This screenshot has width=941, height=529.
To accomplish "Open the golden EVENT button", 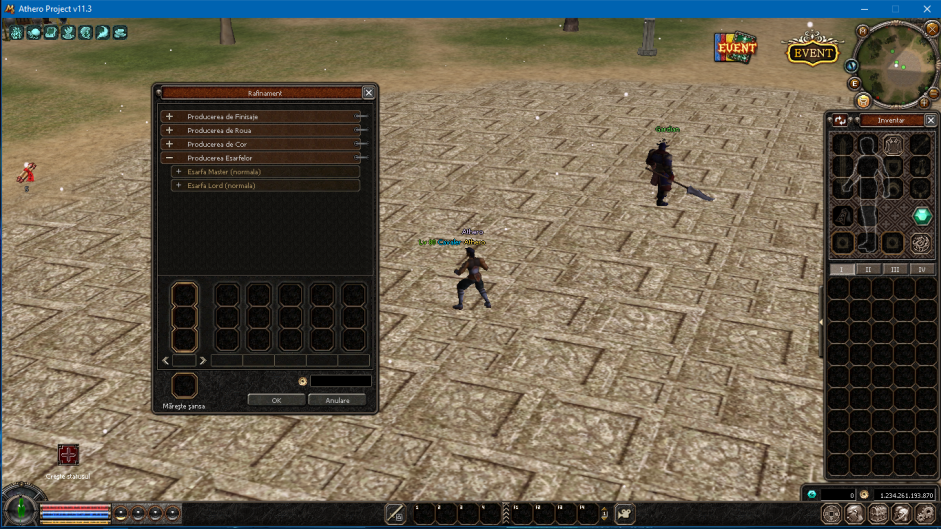I will (x=812, y=52).
